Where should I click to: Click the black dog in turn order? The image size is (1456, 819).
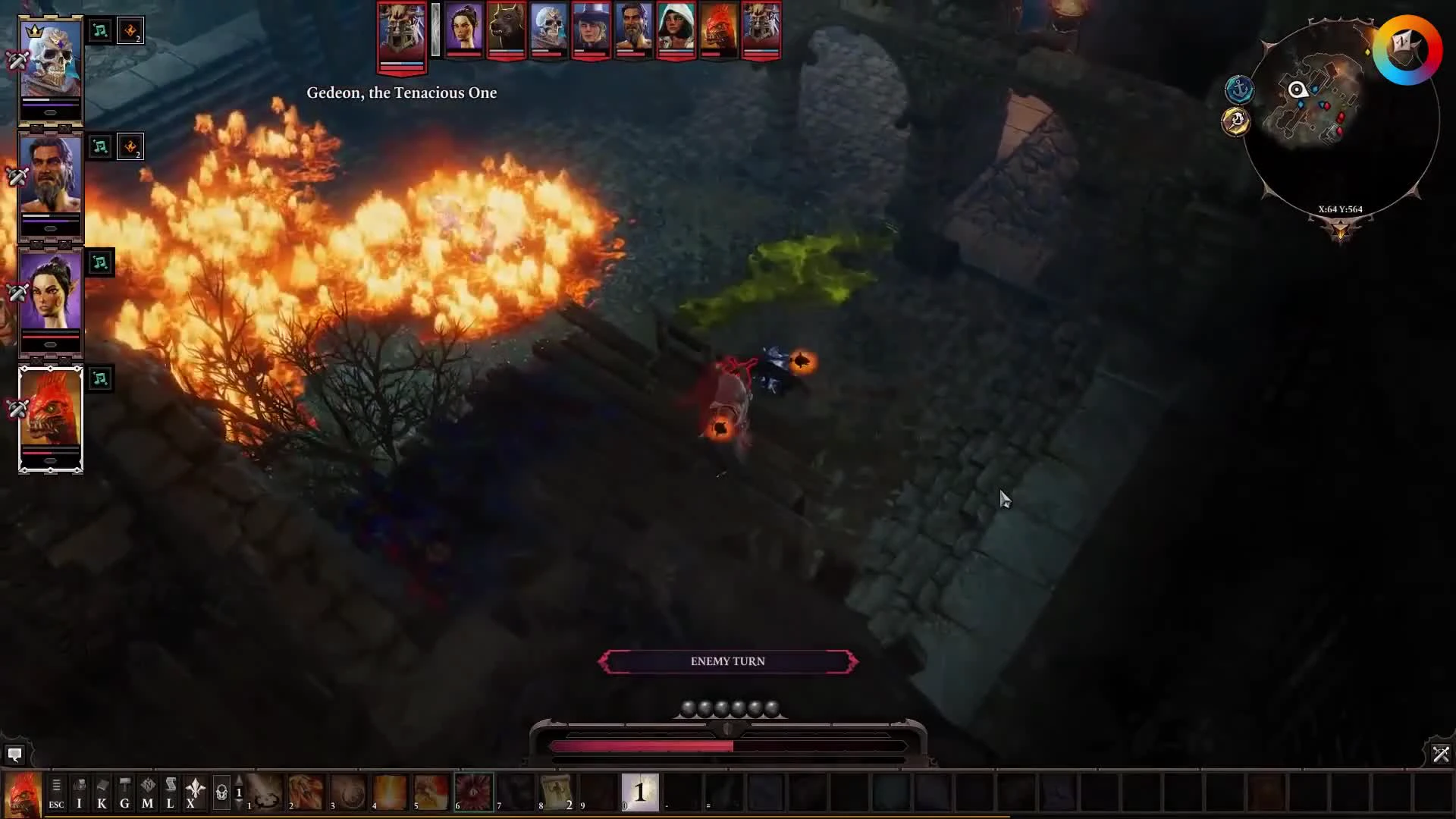click(506, 29)
